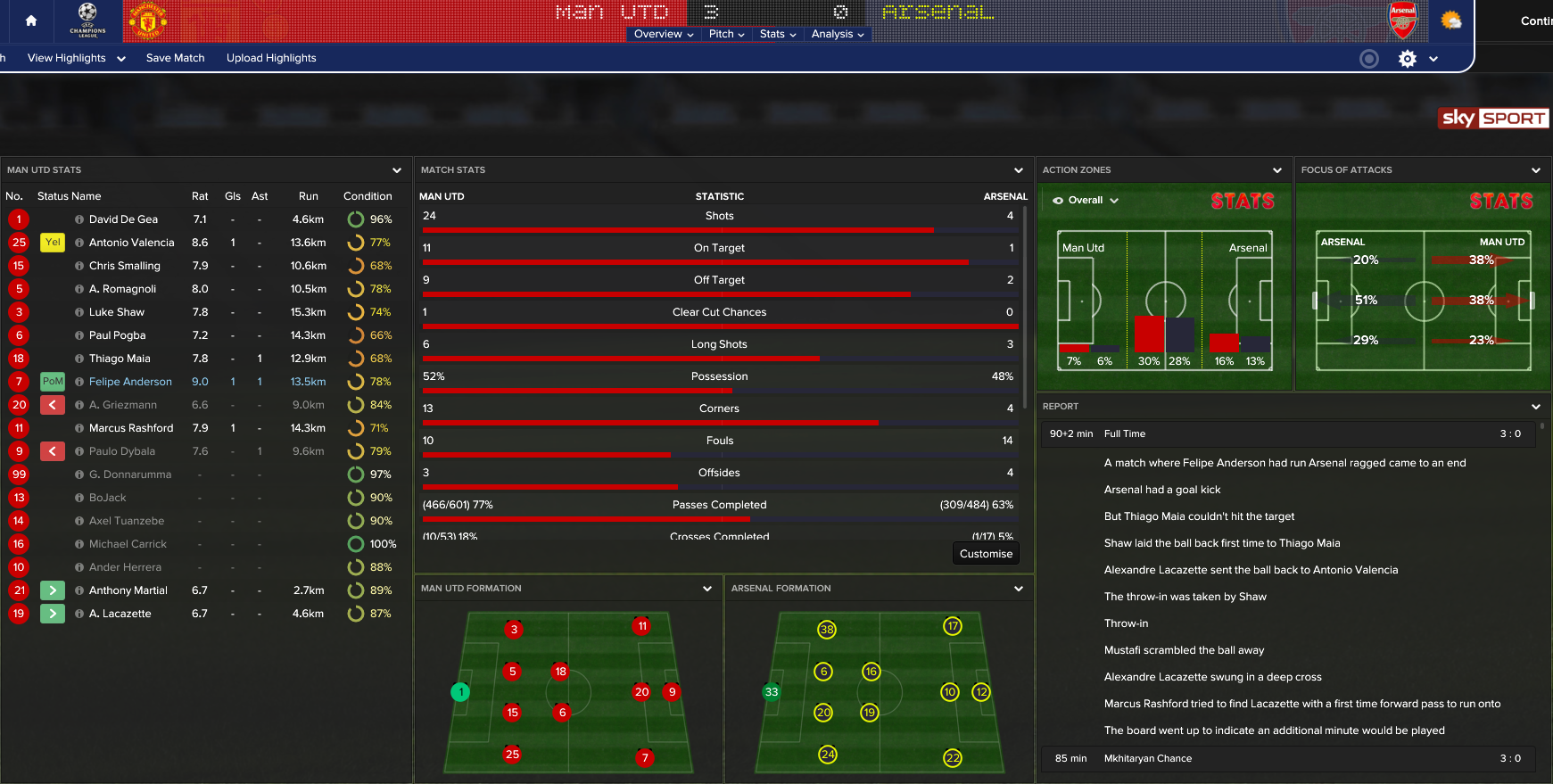The width and height of the screenshot is (1553, 784).
Task: Click the record icon in the toolbar
Action: [x=1369, y=58]
